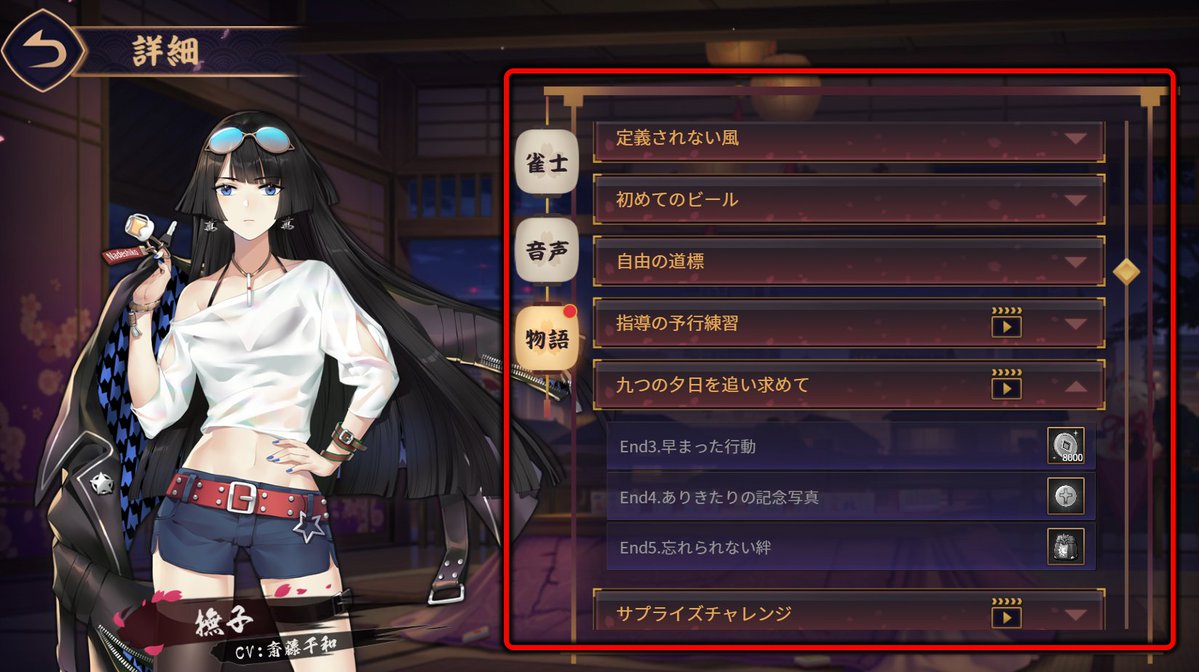
Task: Claim the 8000 coin reward icon
Action: 1065,446
